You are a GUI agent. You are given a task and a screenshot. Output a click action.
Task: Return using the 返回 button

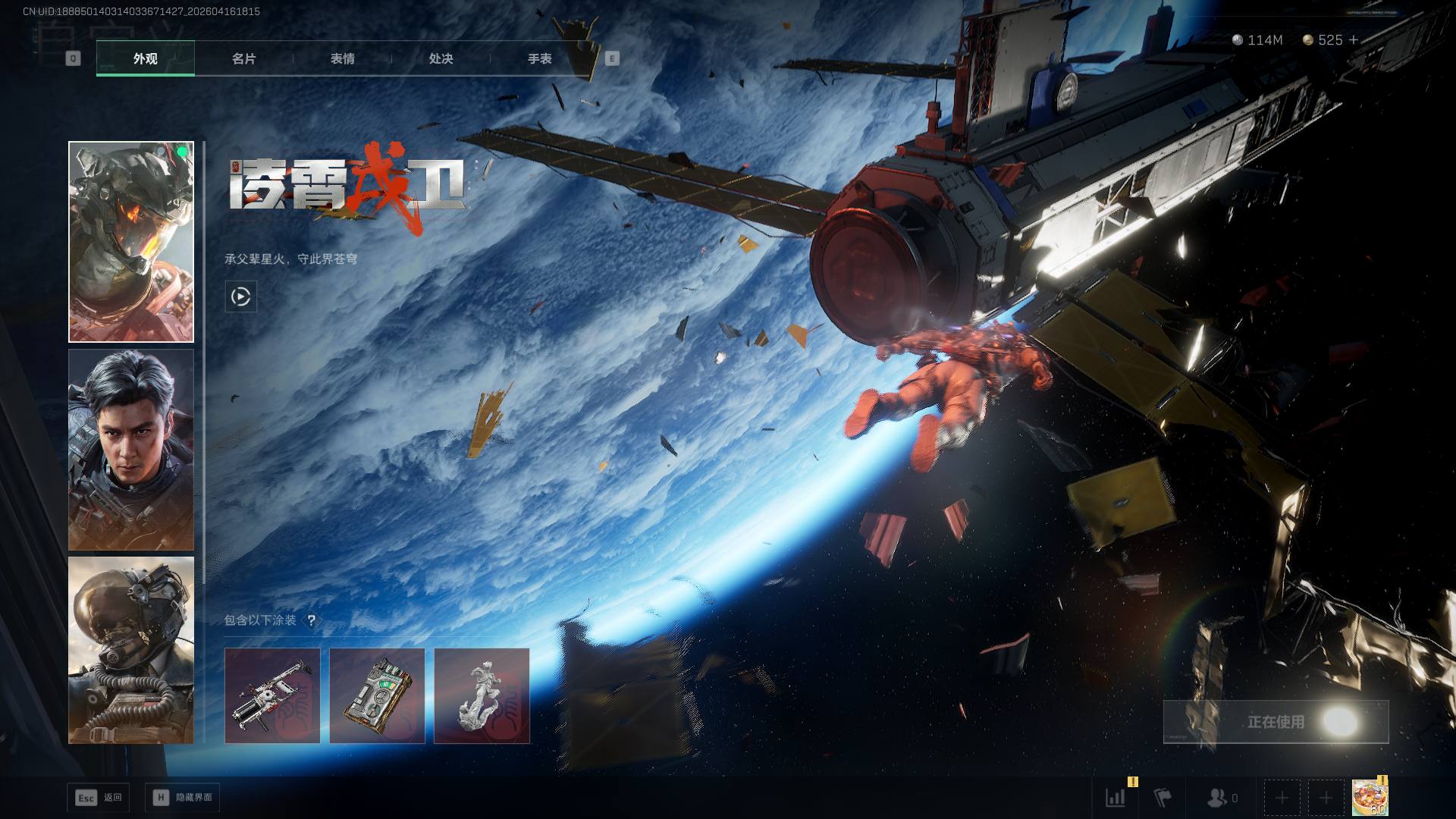pyautogui.click(x=99, y=798)
